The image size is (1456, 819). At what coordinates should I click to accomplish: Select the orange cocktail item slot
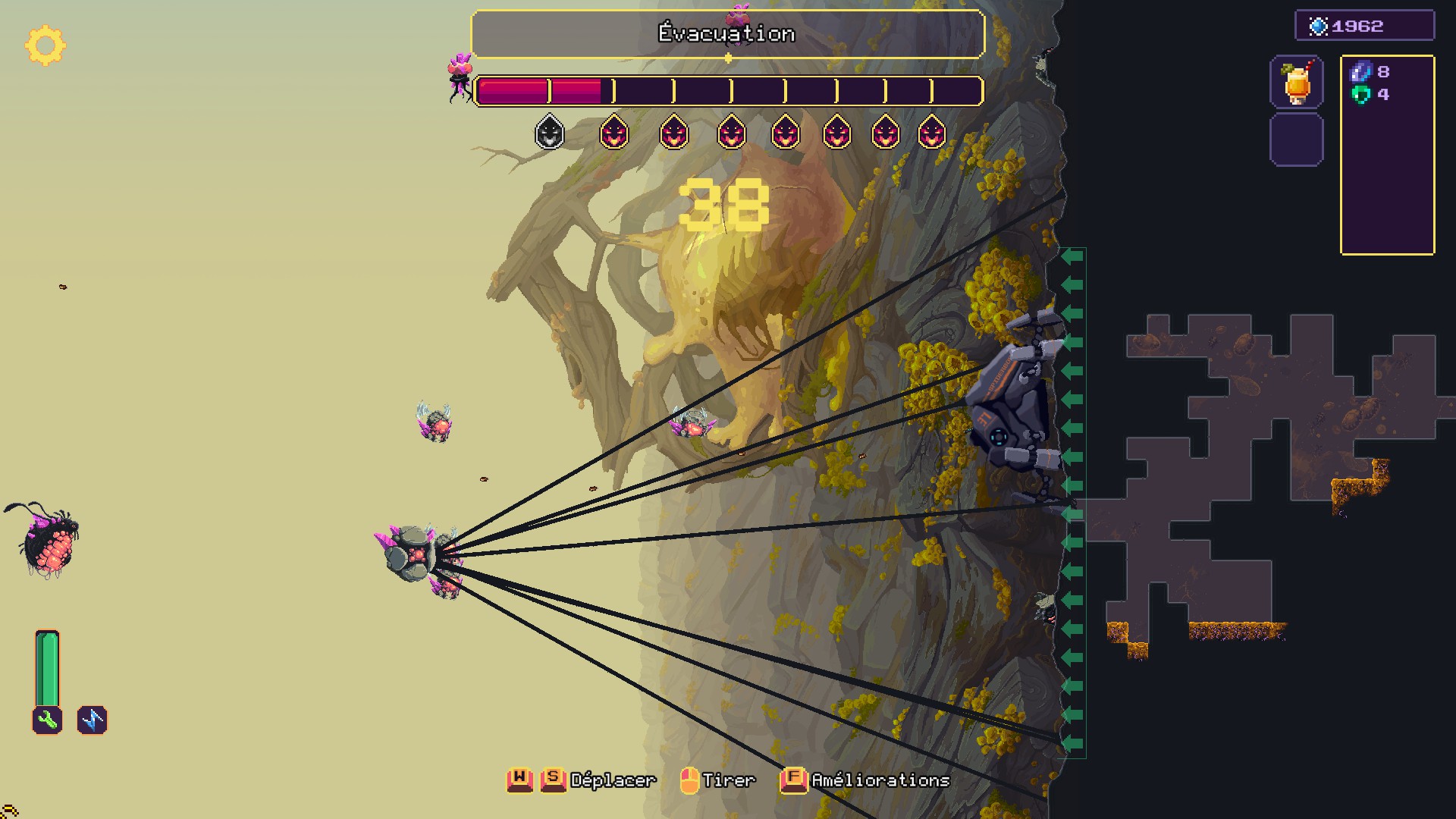1296,82
